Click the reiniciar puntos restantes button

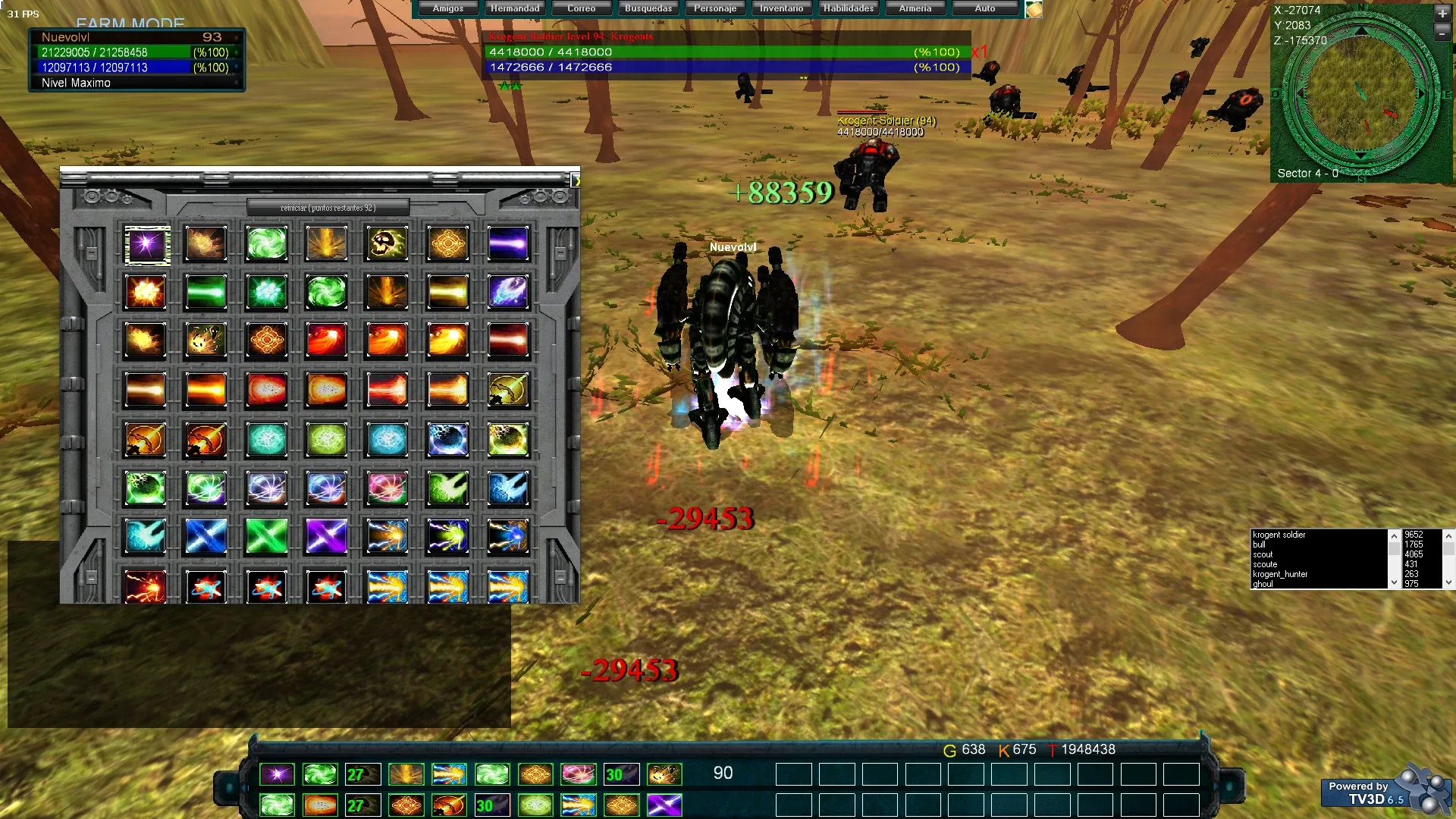tap(328, 205)
